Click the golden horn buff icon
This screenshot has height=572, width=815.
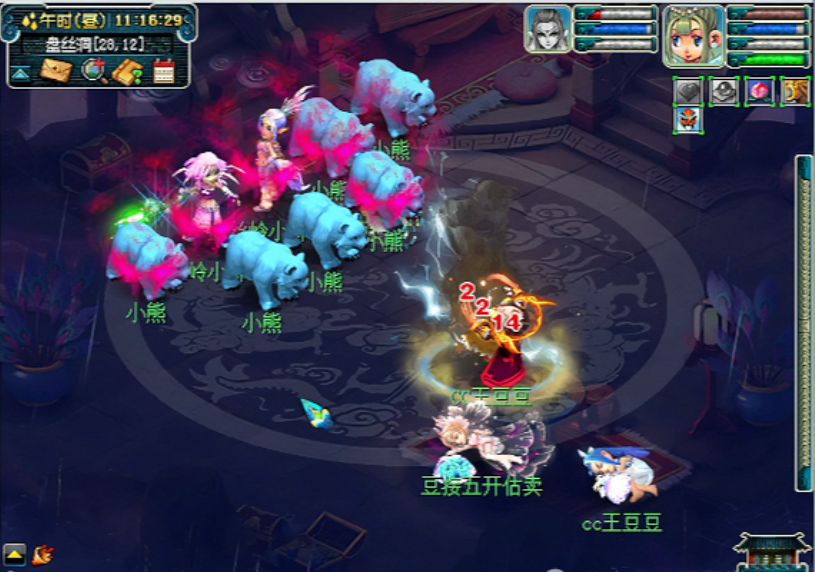click(x=794, y=92)
